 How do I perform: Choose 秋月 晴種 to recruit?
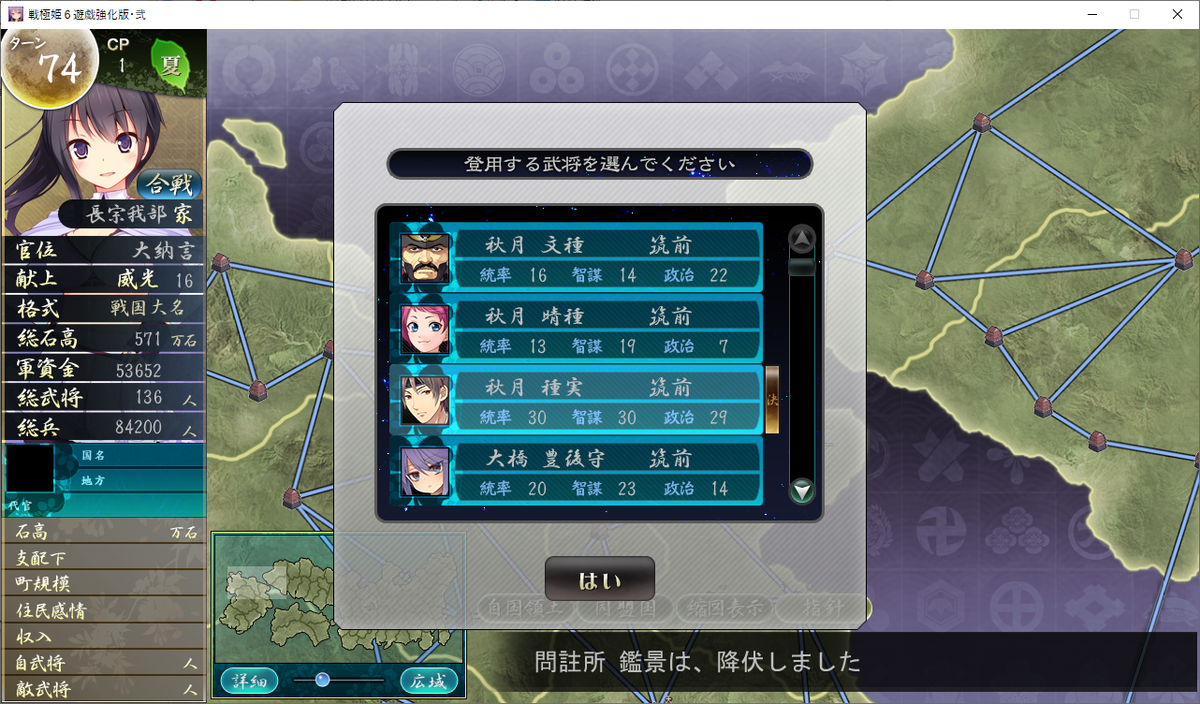pos(577,329)
